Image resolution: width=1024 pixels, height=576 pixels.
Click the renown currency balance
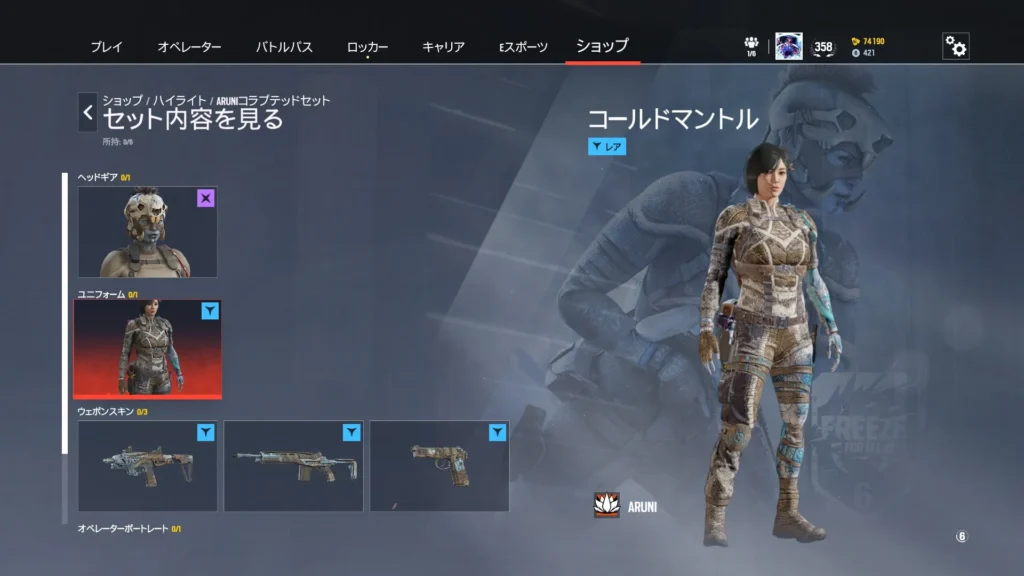(x=867, y=41)
